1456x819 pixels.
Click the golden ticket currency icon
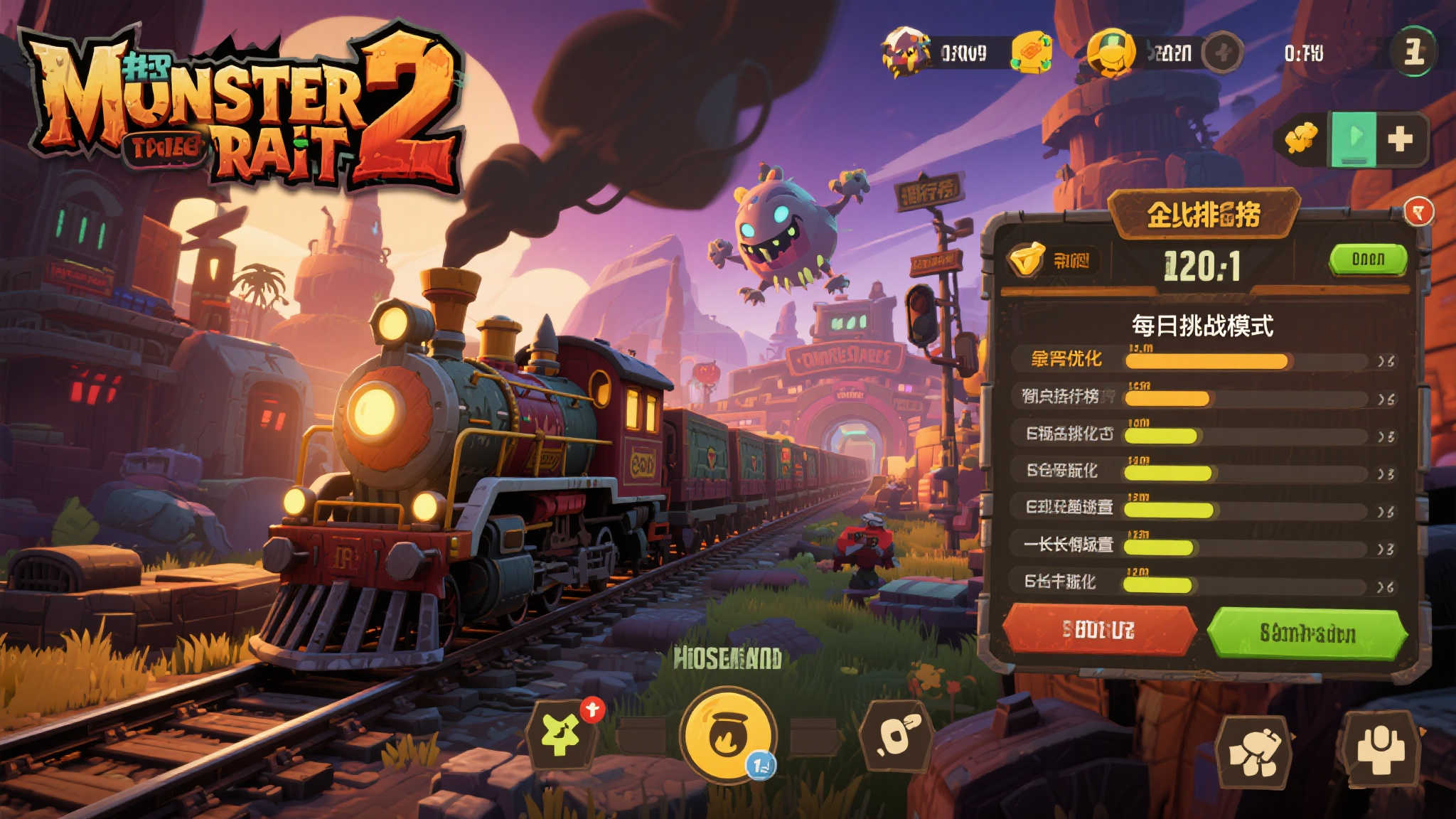click(1032, 53)
